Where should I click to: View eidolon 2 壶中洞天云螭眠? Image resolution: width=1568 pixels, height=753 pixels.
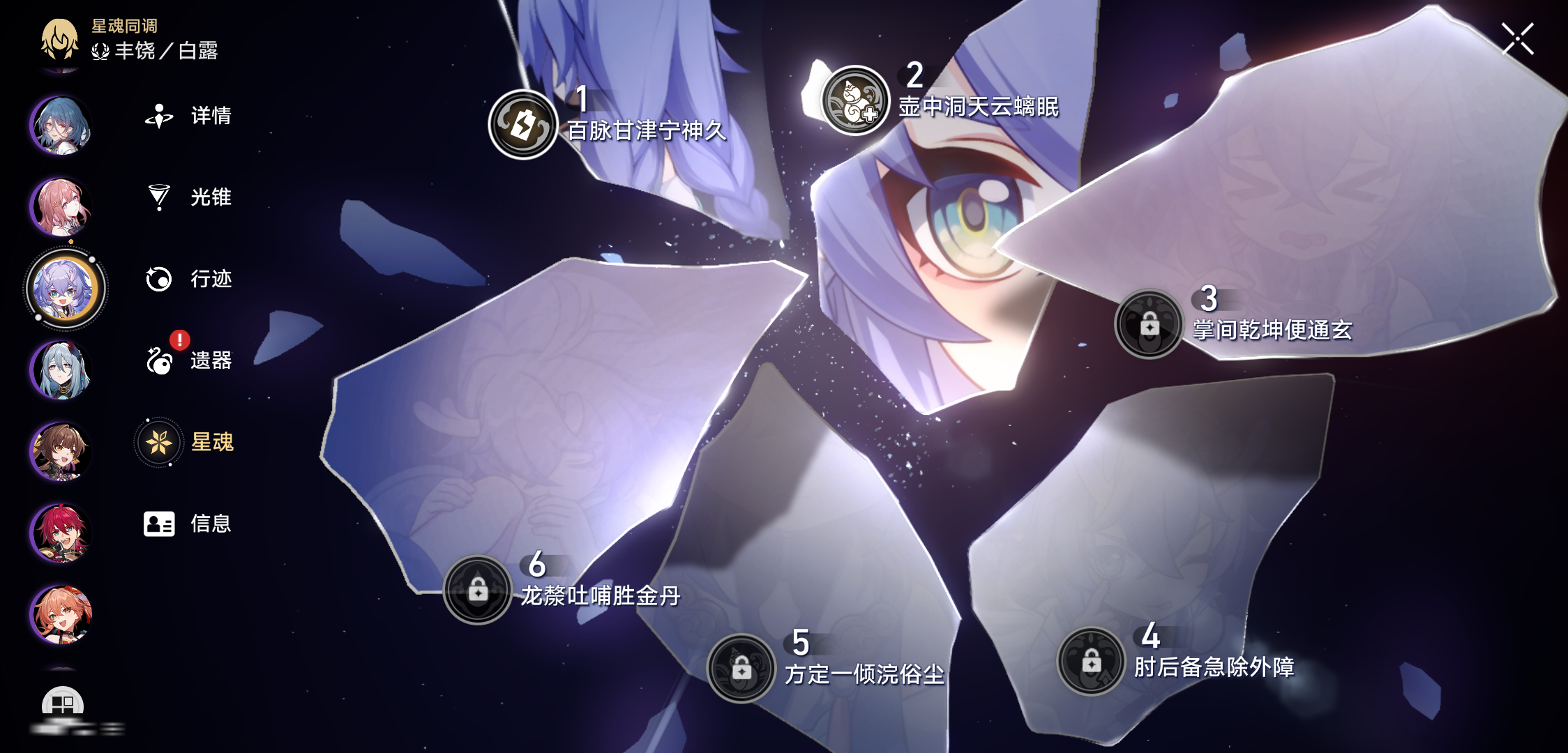[855, 101]
